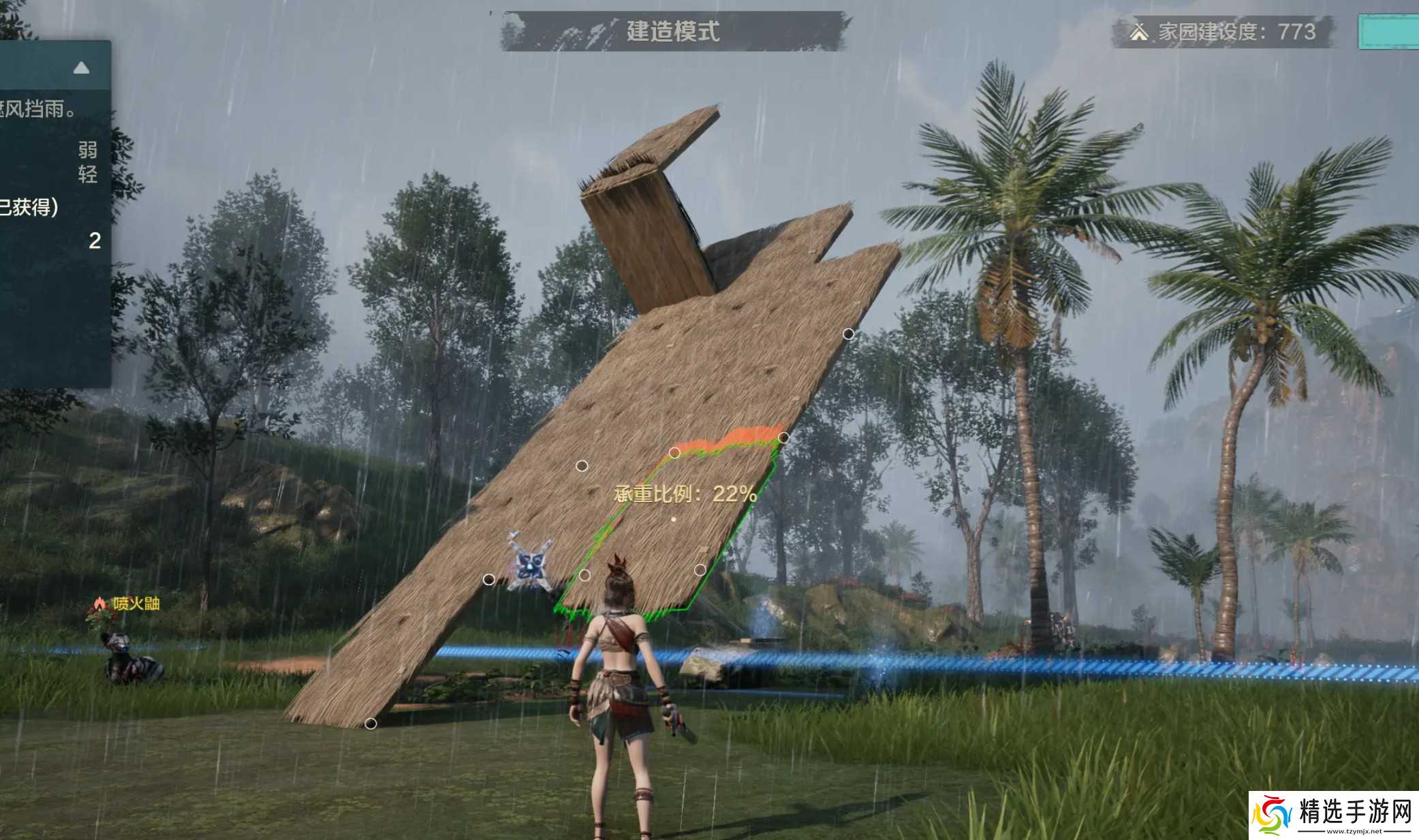Image resolution: width=1419 pixels, height=840 pixels.
Task: Toggle the small center dot of the selection
Action: coord(673,519)
